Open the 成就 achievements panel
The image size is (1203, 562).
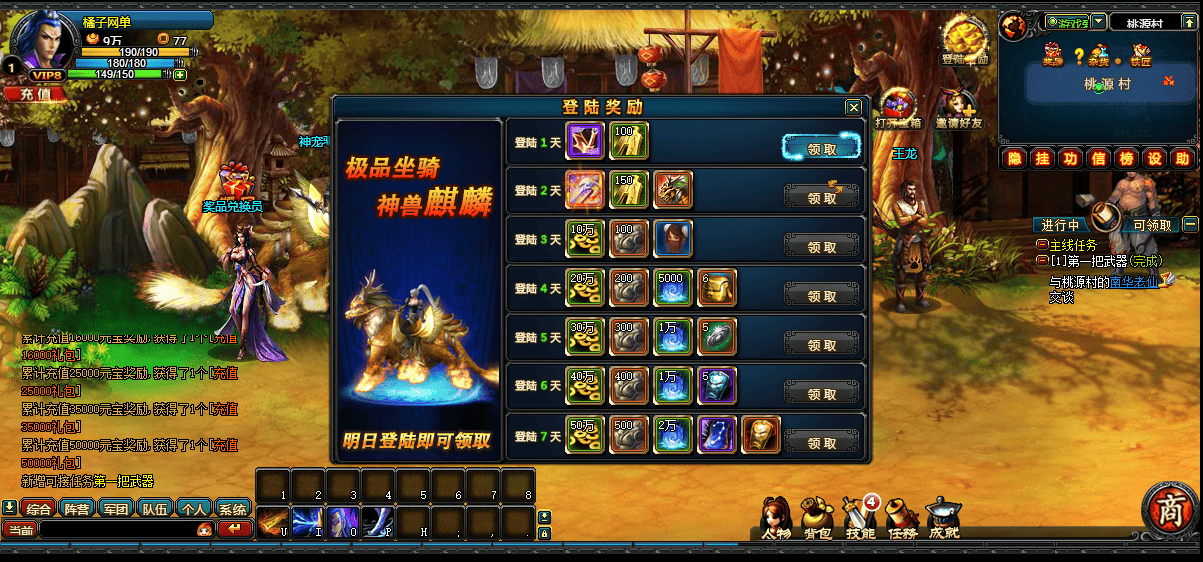tap(943, 519)
